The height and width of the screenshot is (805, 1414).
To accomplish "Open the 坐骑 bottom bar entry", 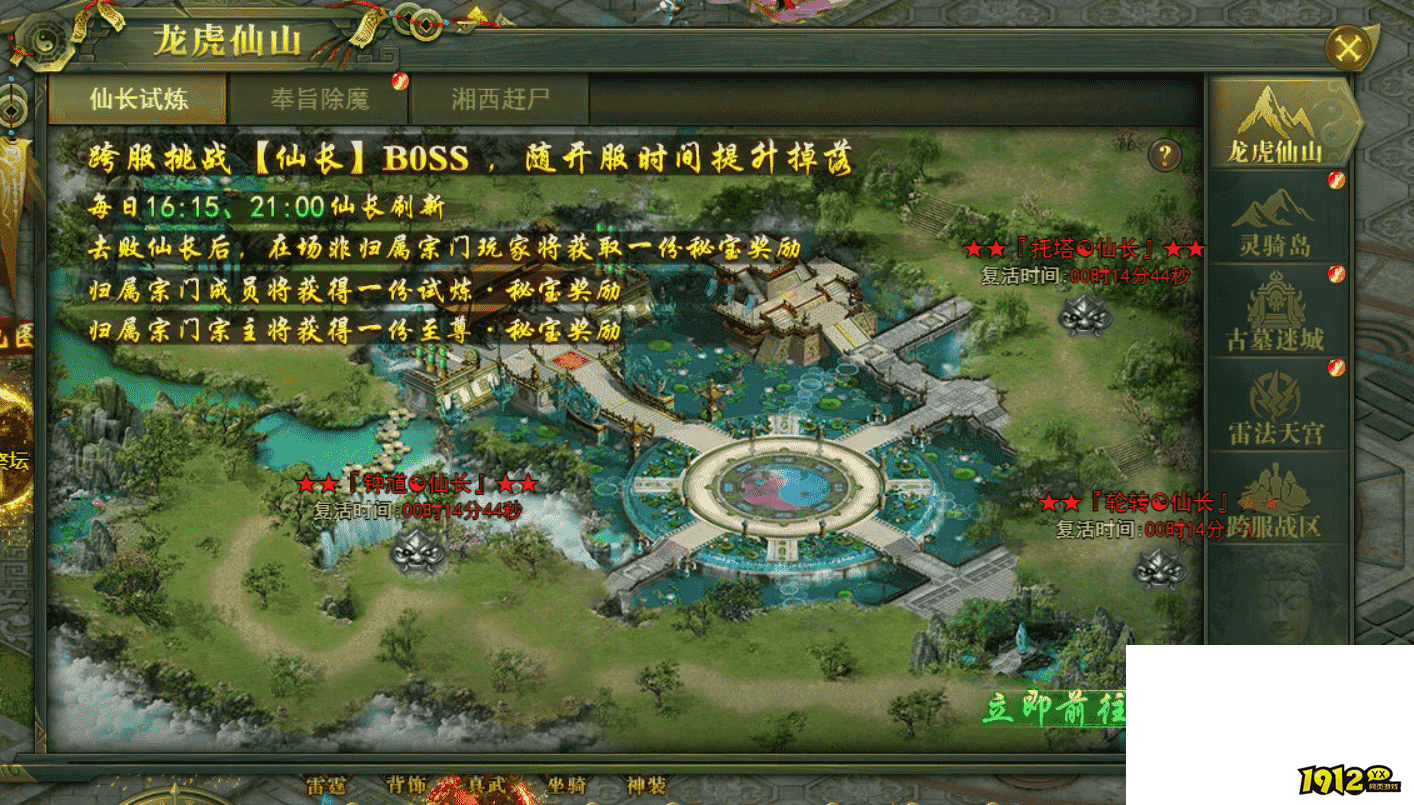I will [567, 786].
